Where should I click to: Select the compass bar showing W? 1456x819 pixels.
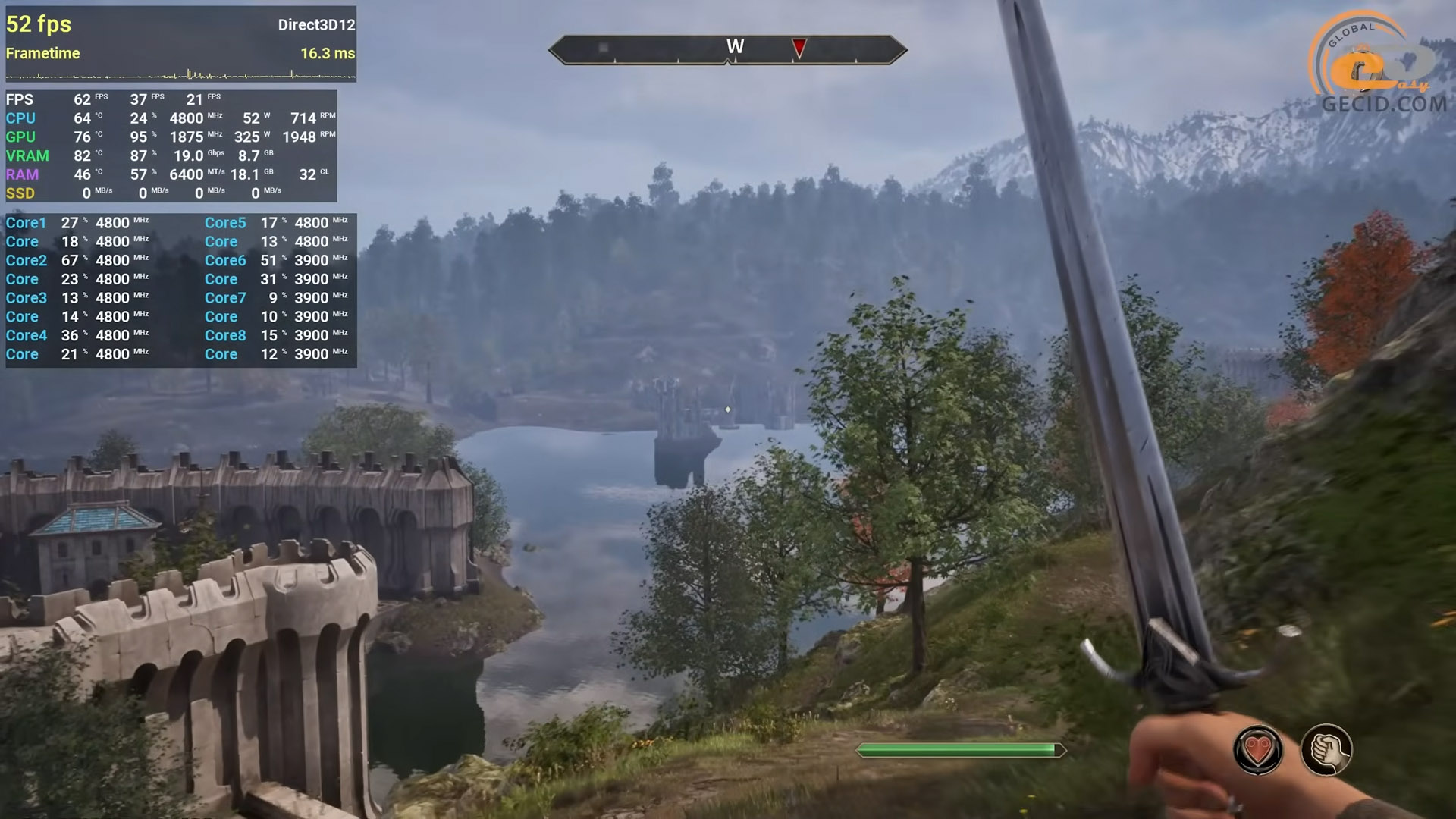[x=726, y=49]
